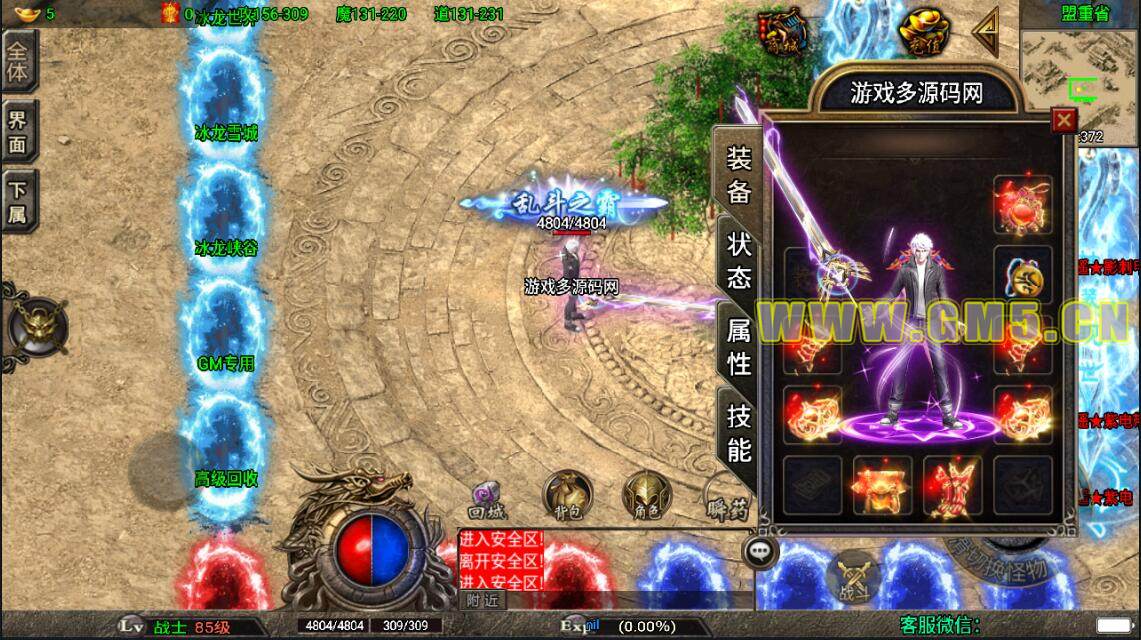This screenshot has width=1141, height=640.
Task: Open the 角色 character sheet
Action: [x=645, y=496]
